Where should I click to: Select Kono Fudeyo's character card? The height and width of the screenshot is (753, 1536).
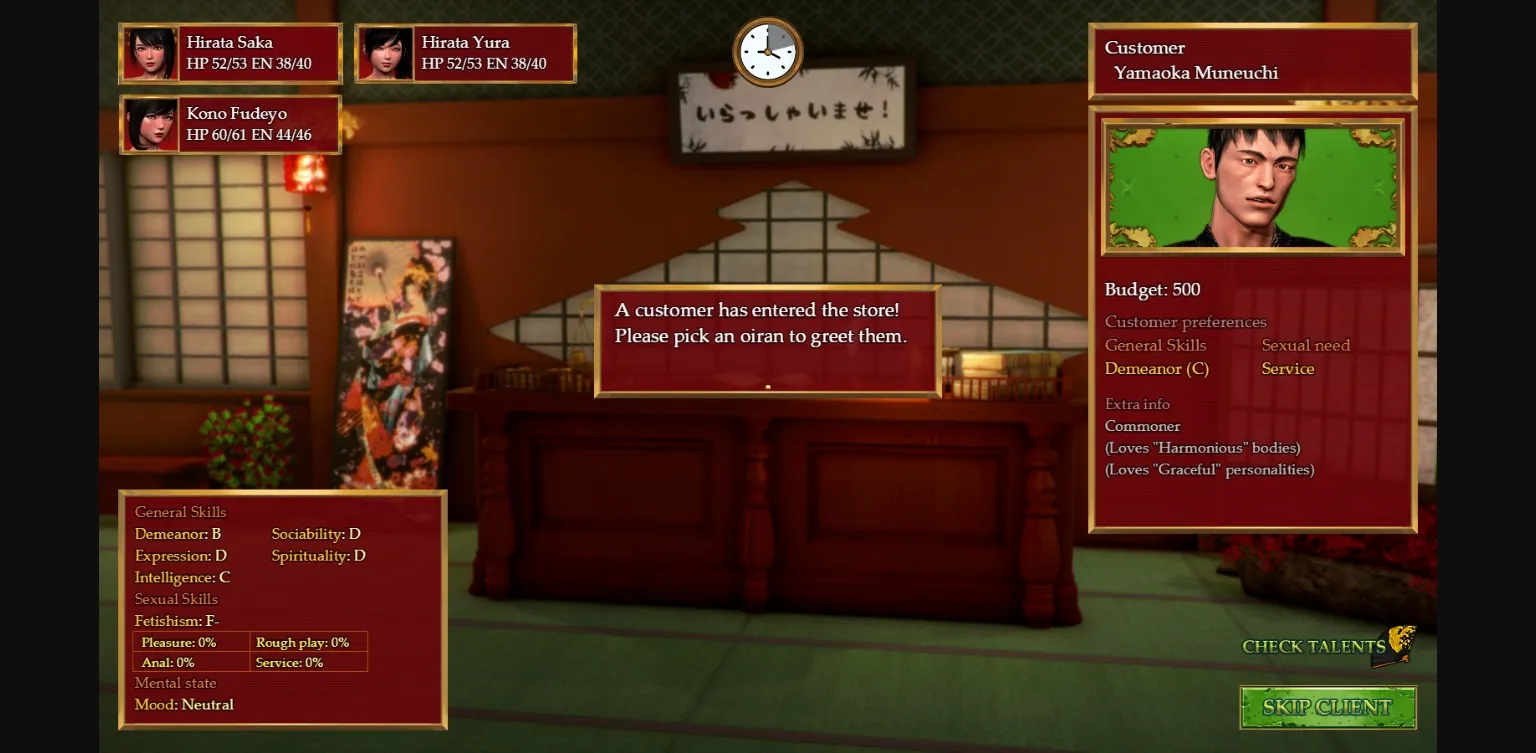[x=231, y=125]
